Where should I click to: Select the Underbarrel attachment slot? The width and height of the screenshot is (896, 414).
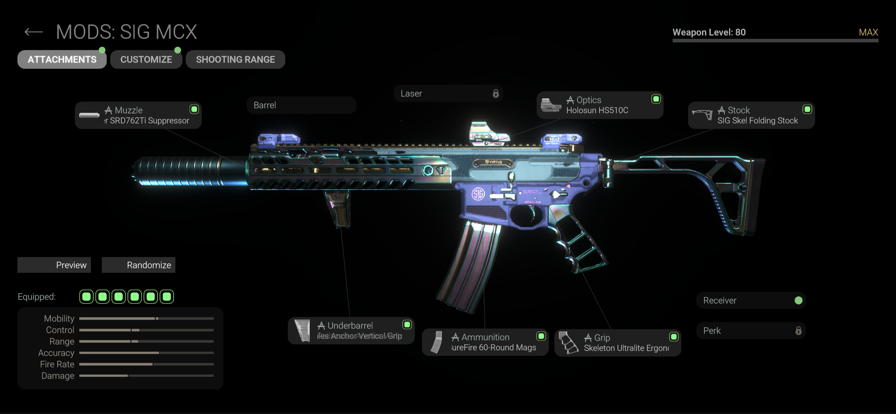[x=351, y=330]
